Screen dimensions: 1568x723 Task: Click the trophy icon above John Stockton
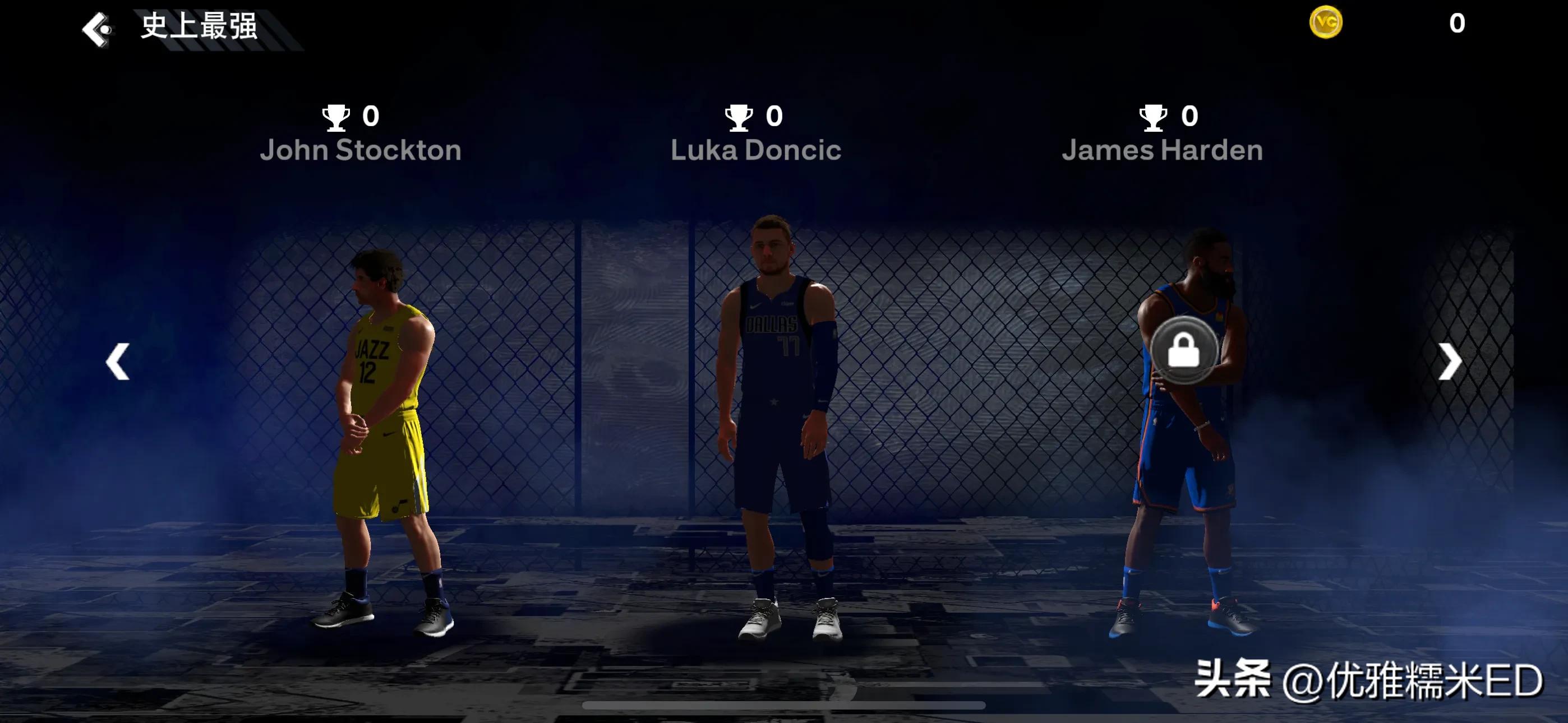[336, 117]
